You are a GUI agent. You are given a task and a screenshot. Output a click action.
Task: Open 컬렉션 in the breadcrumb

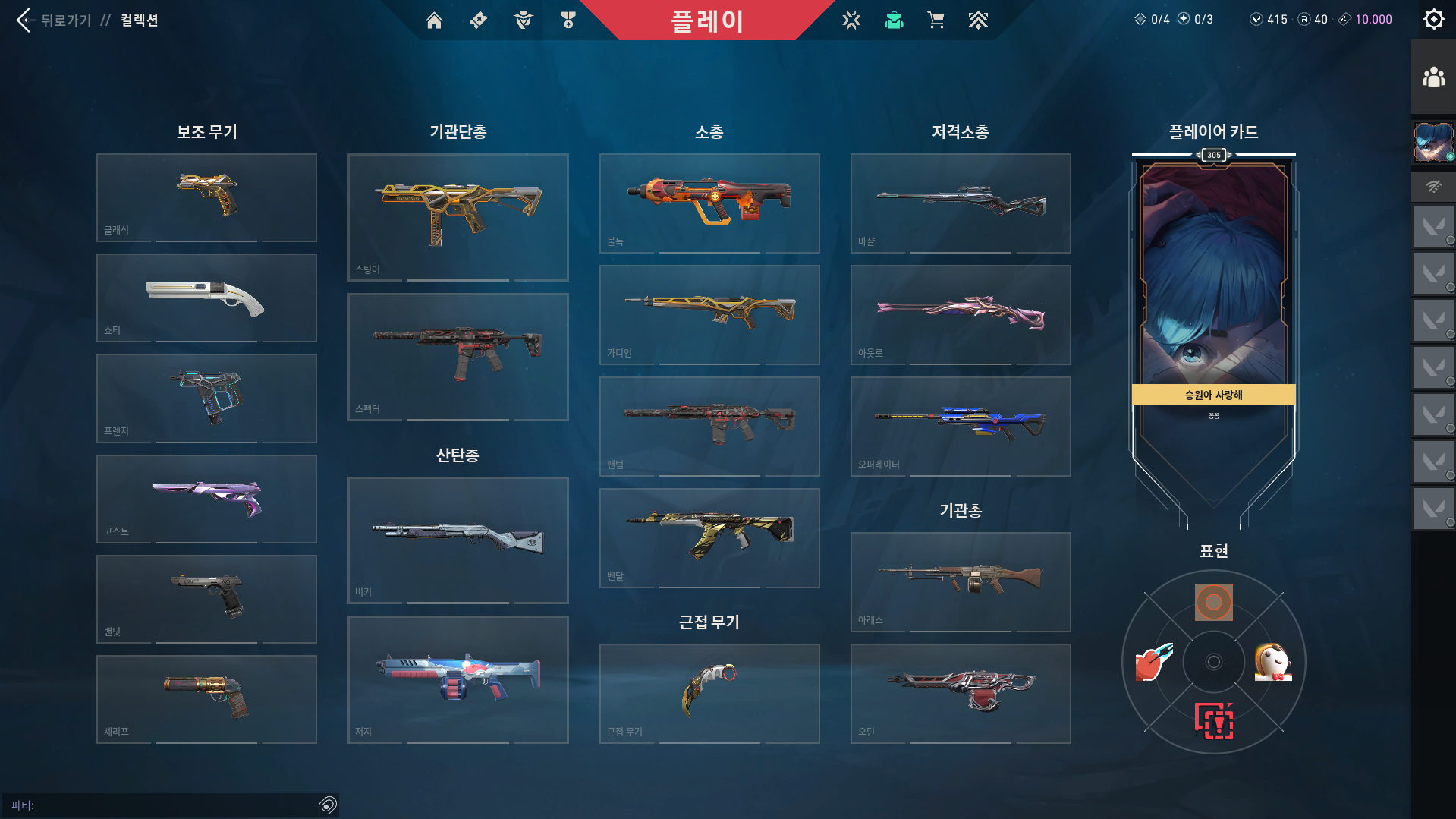(140, 20)
